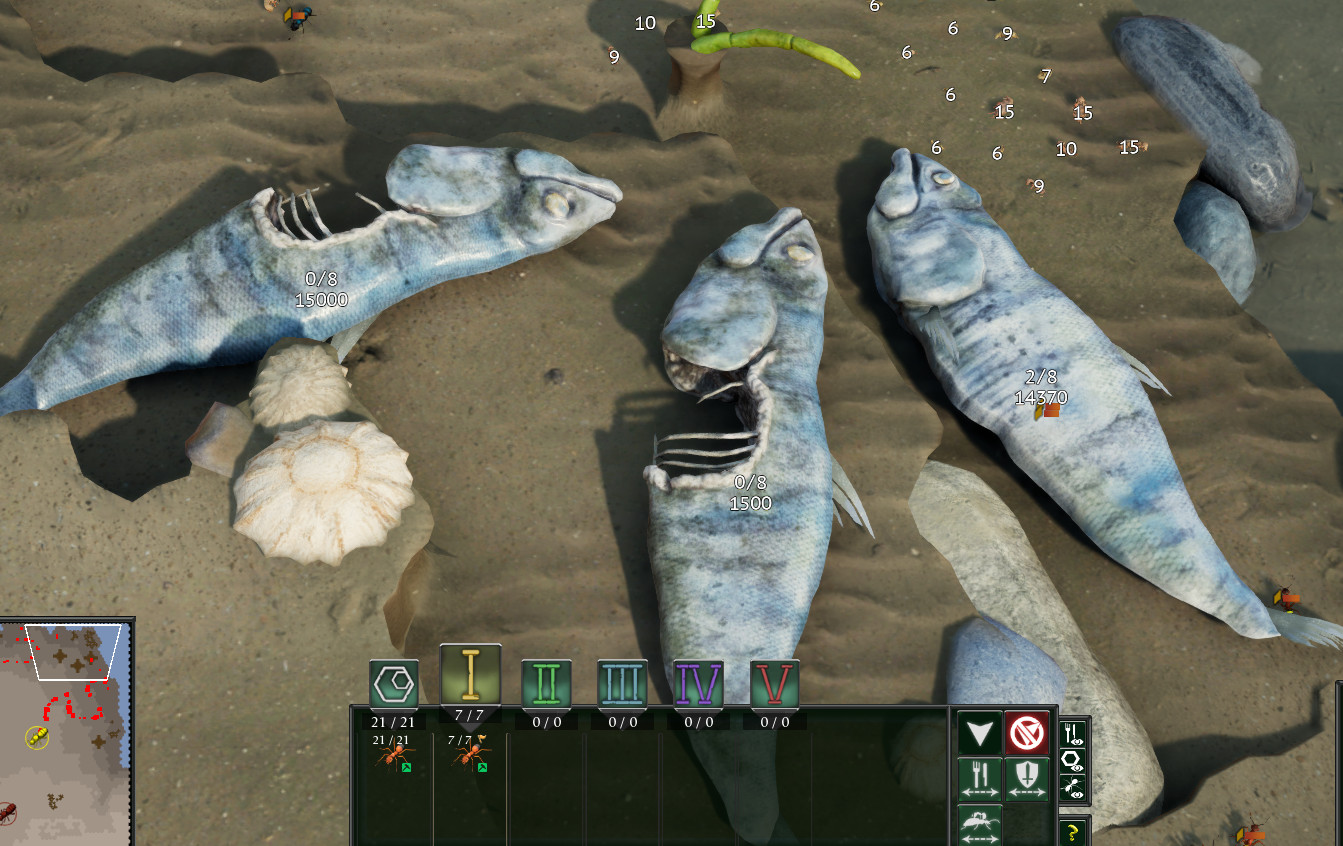Screen dimensions: 1343x846
Task: Open the purple group IV tab
Action: 698,685
